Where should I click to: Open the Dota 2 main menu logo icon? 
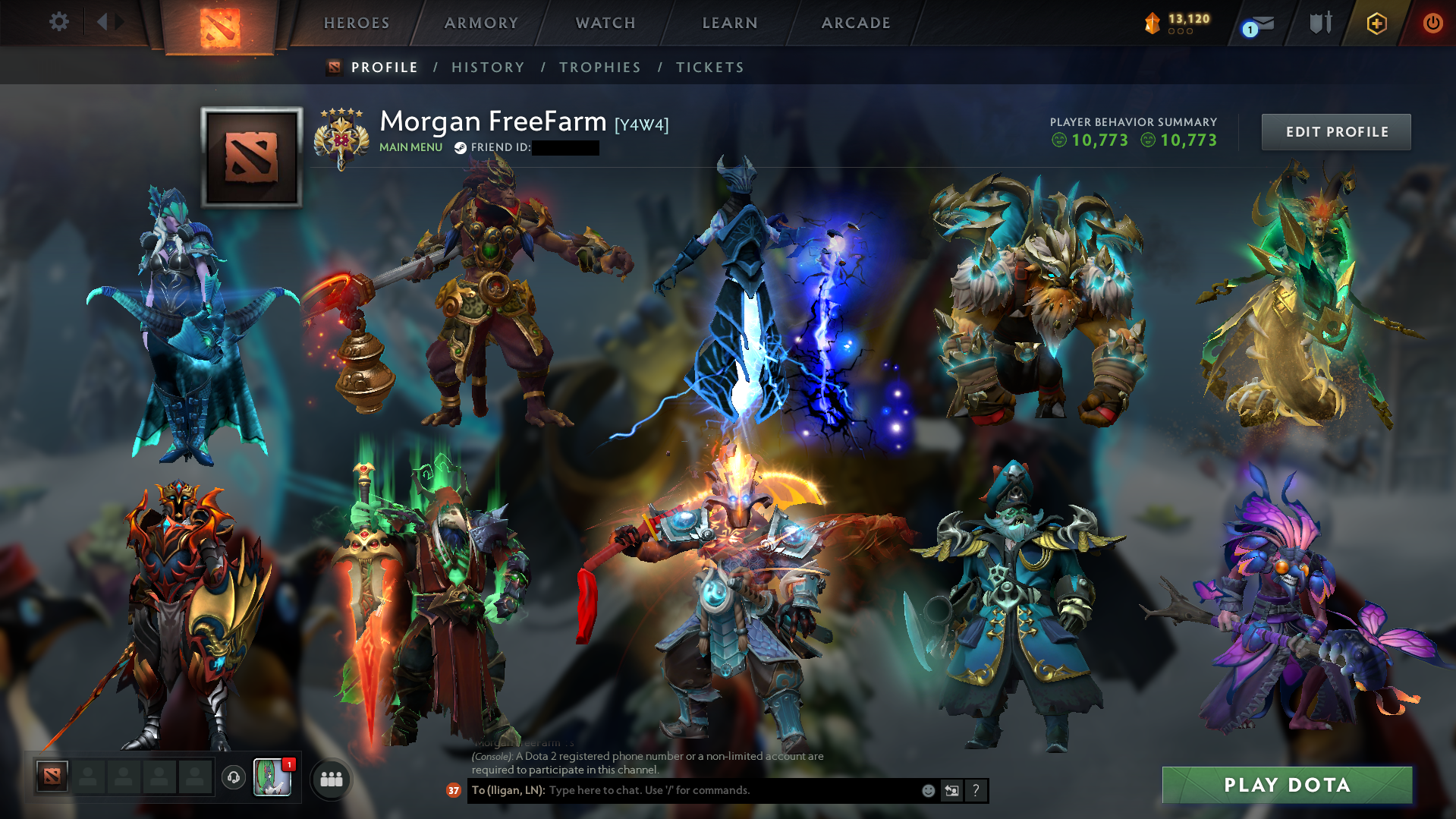[x=221, y=23]
